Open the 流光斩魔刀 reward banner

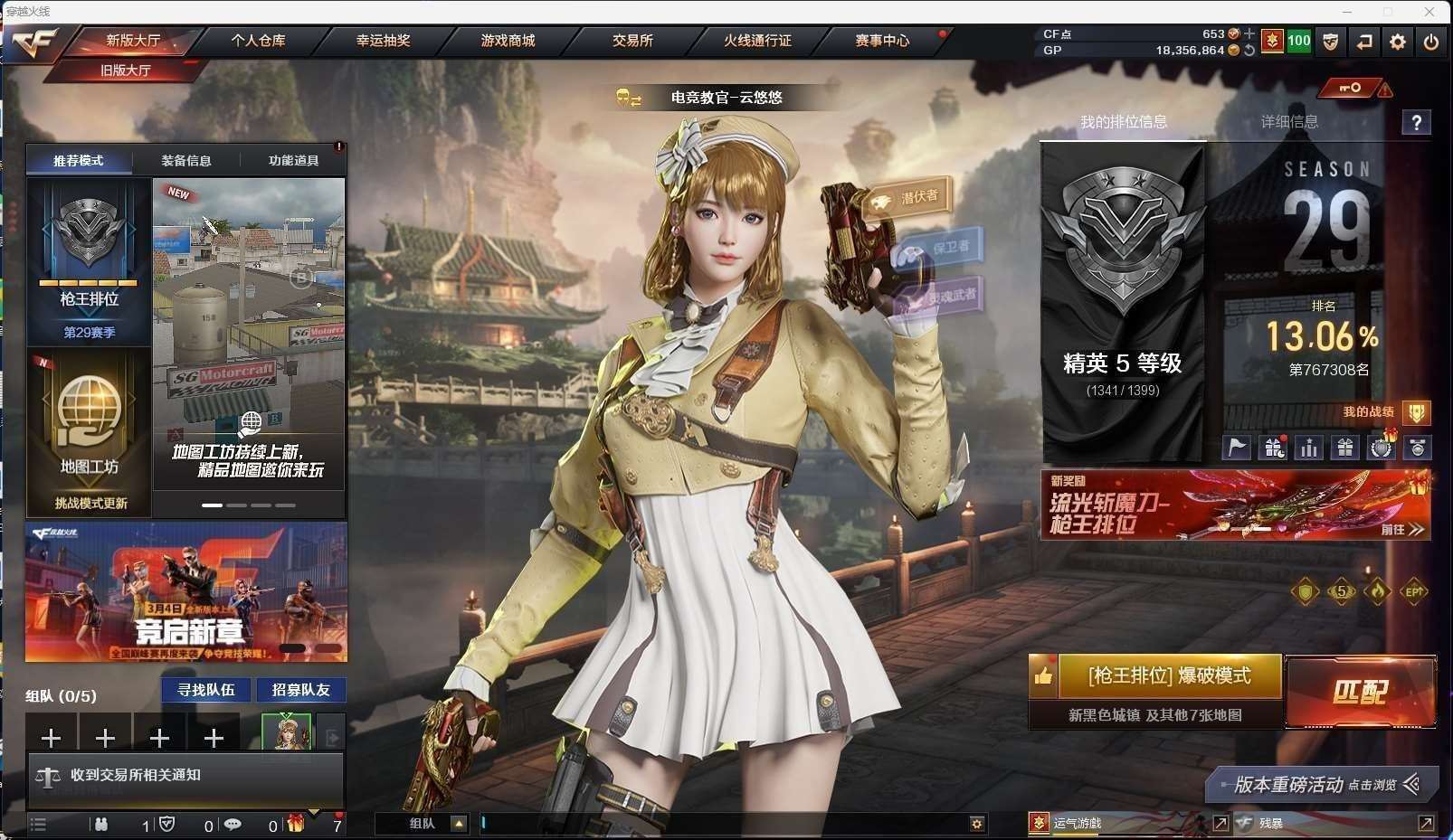point(1235,505)
